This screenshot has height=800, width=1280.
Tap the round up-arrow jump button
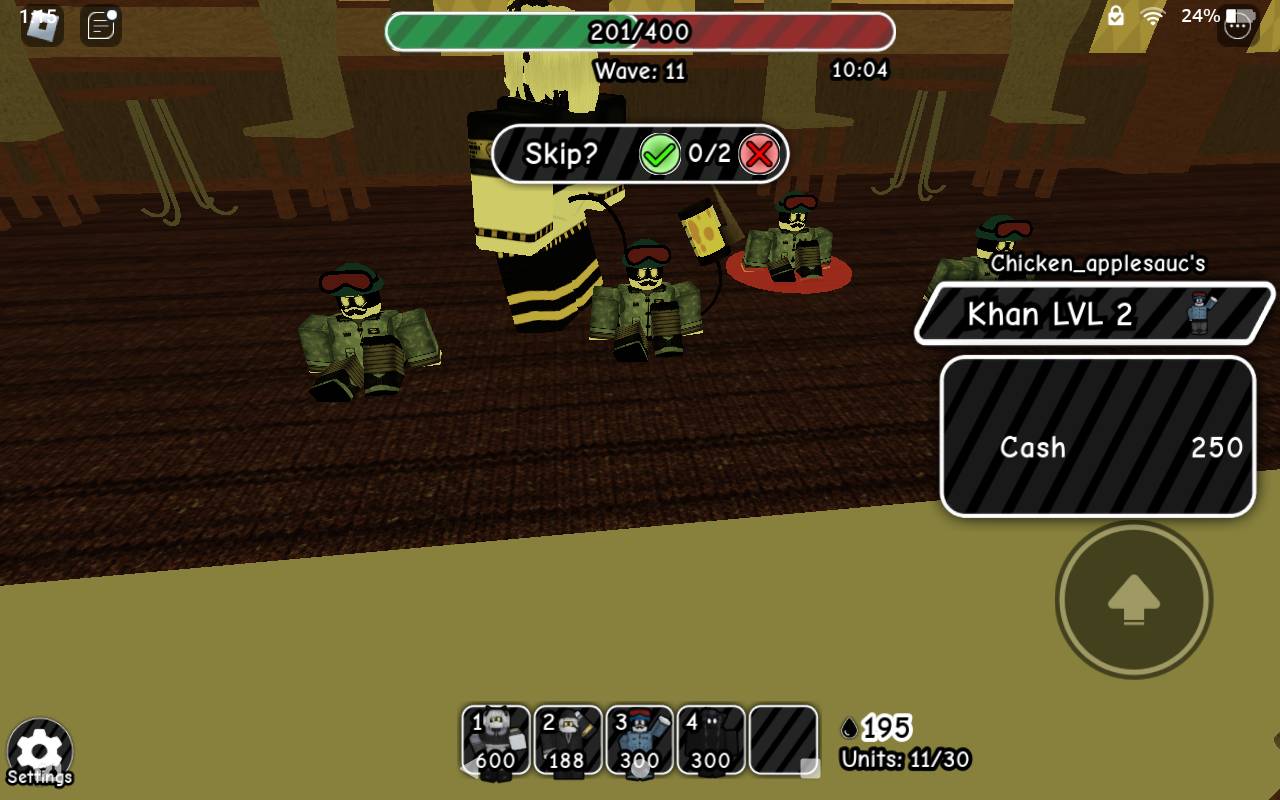pyautogui.click(x=1134, y=600)
